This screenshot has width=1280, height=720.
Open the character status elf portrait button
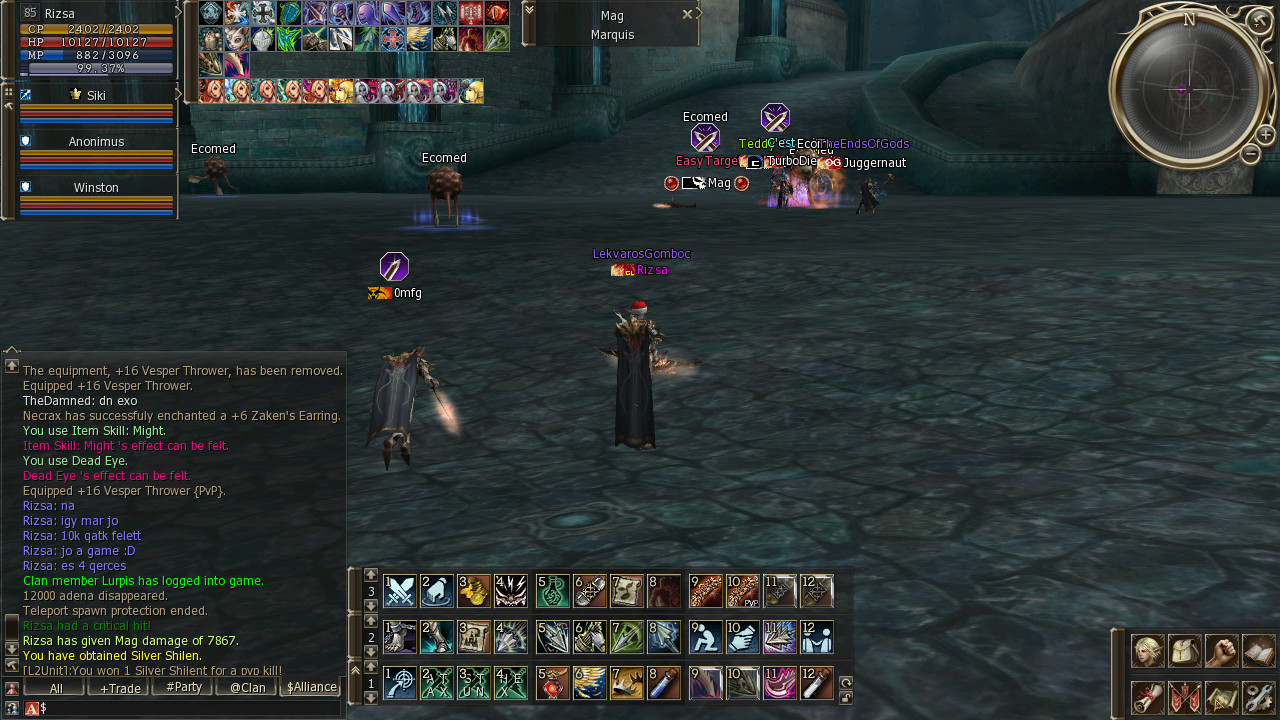click(x=1147, y=651)
